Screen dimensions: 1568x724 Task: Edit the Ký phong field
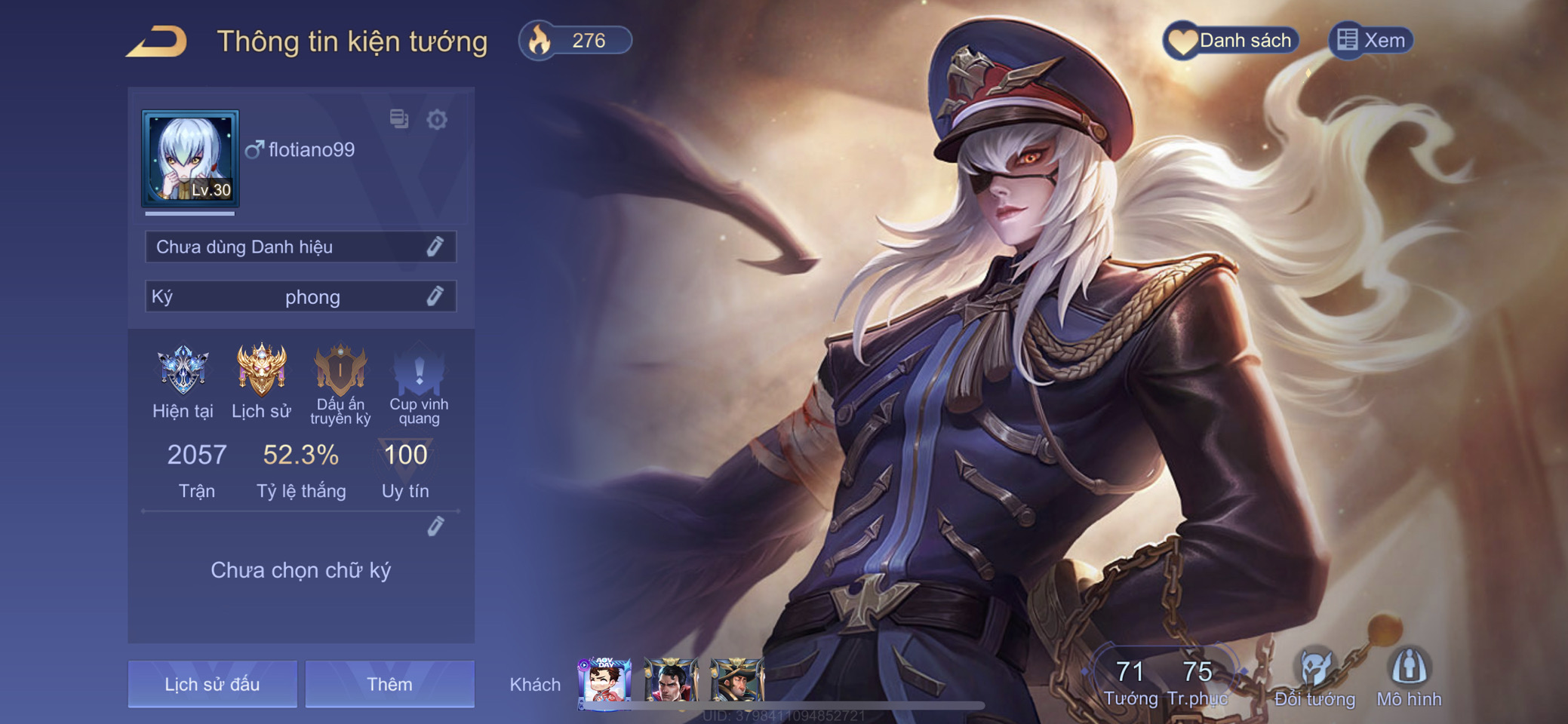point(435,296)
